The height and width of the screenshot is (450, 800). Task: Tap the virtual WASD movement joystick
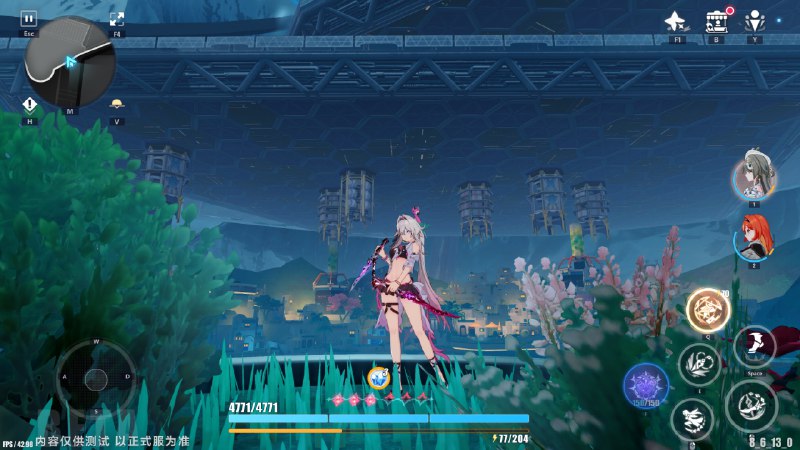coord(96,378)
